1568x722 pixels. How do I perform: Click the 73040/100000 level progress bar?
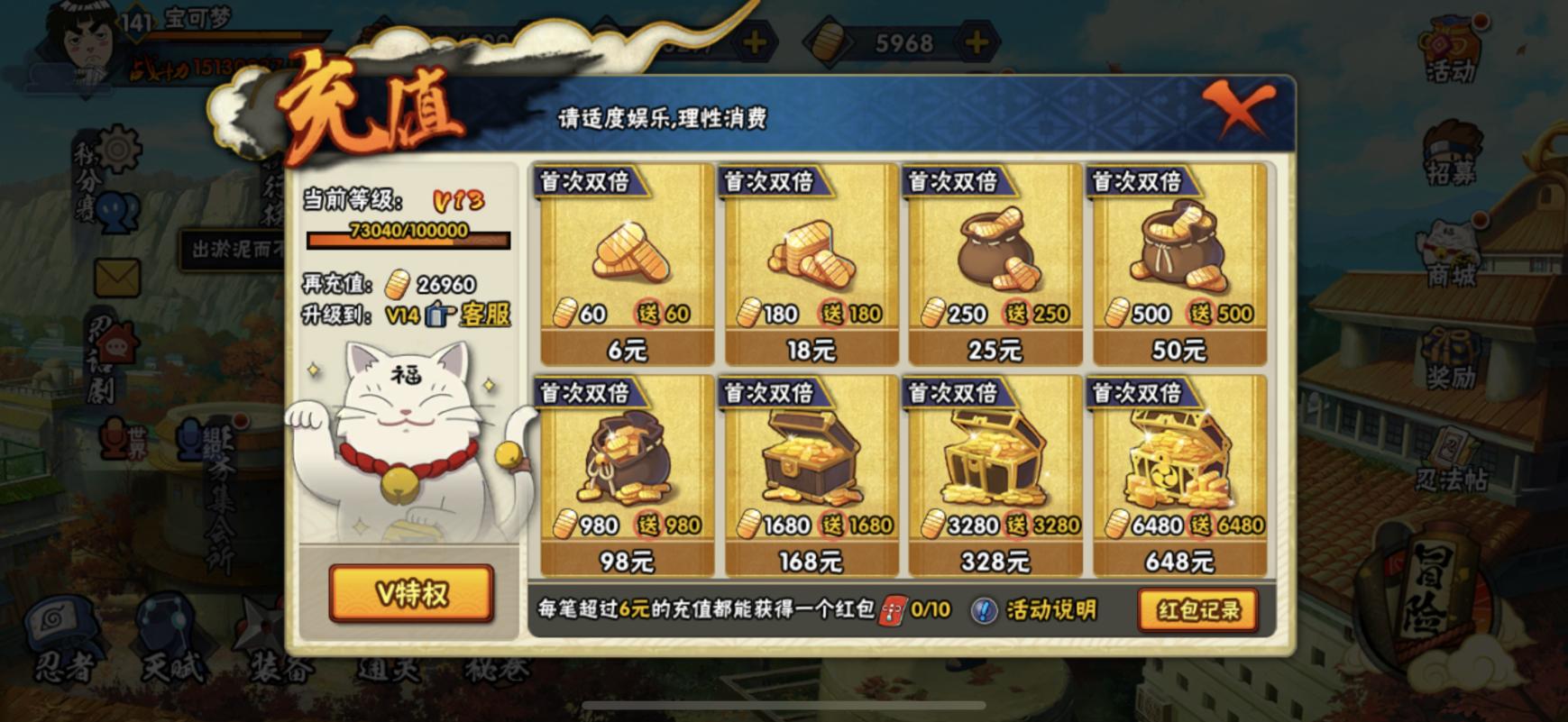click(x=408, y=241)
